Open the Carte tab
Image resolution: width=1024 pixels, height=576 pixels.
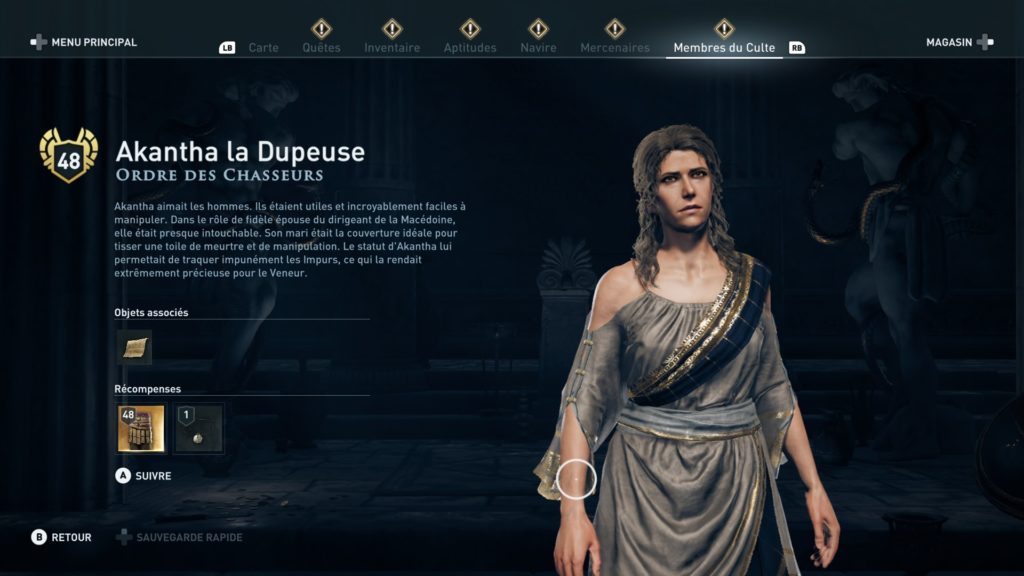tap(263, 47)
